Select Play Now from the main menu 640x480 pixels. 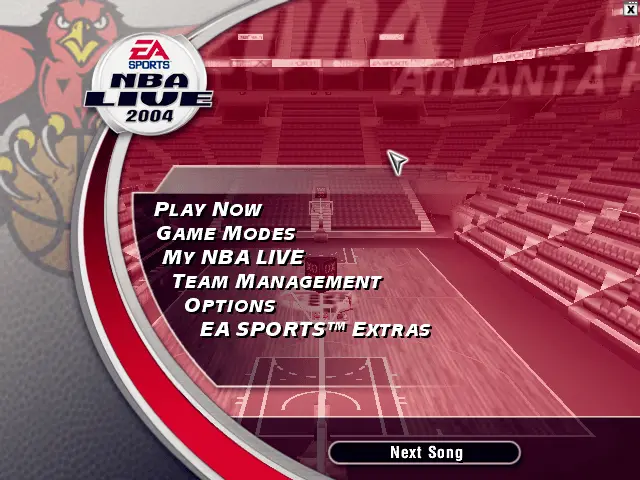tap(208, 209)
